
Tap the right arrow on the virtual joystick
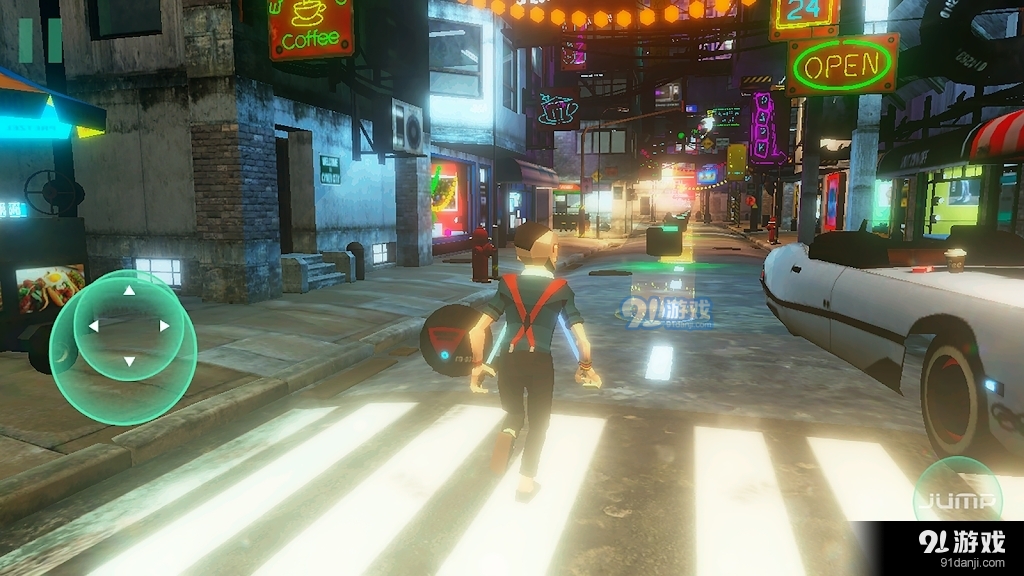[x=164, y=326]
